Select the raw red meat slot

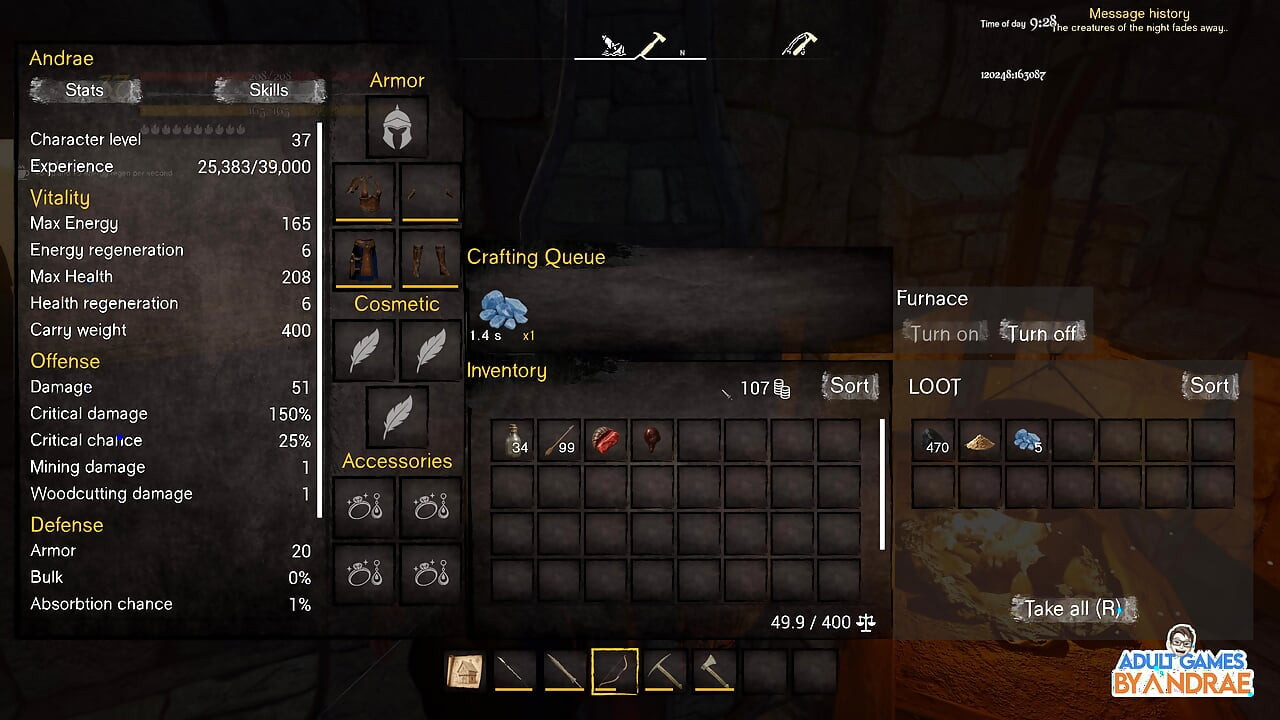point(606,440)
